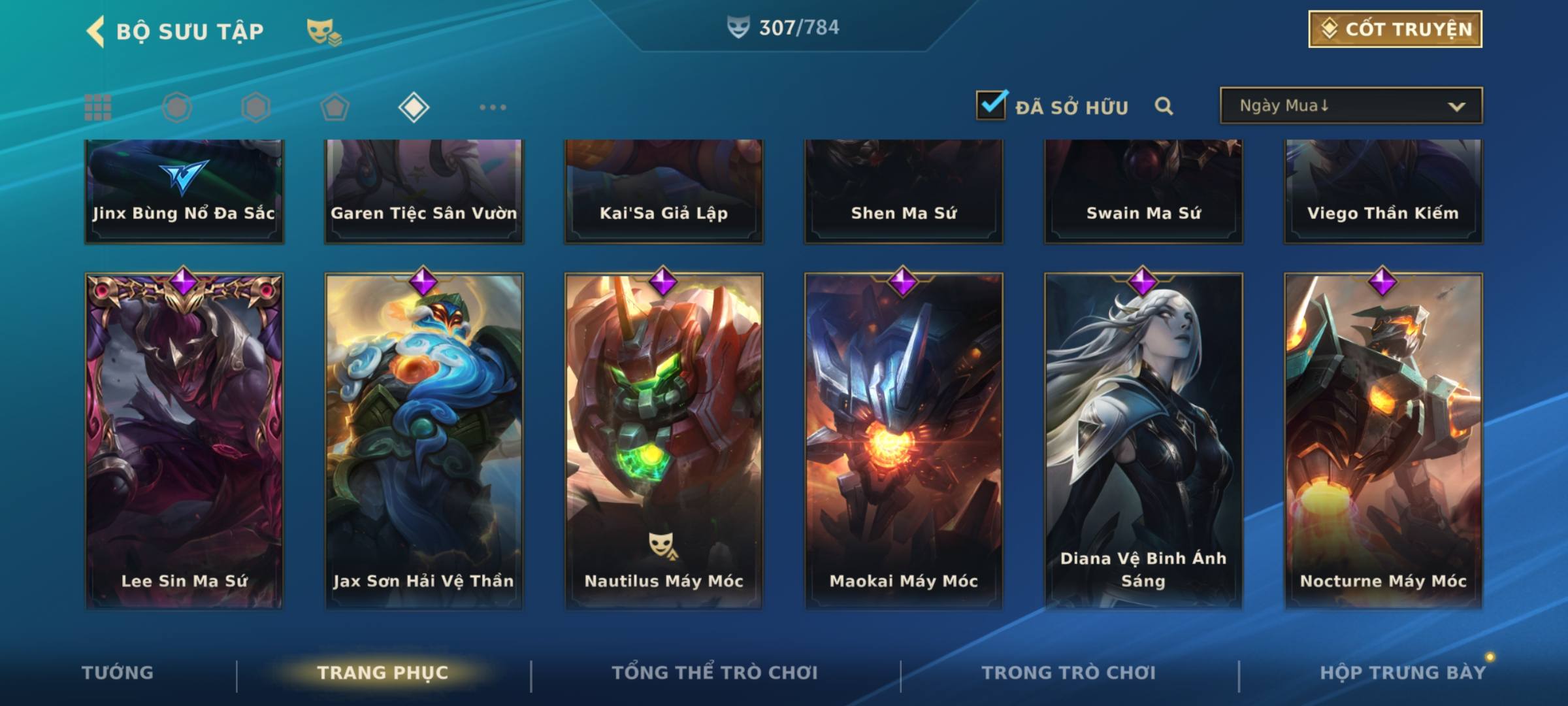Viewport: 1568px width, 706px height.
Task: Switch to the Tướng tab
Action: click(x=118, y=673)
